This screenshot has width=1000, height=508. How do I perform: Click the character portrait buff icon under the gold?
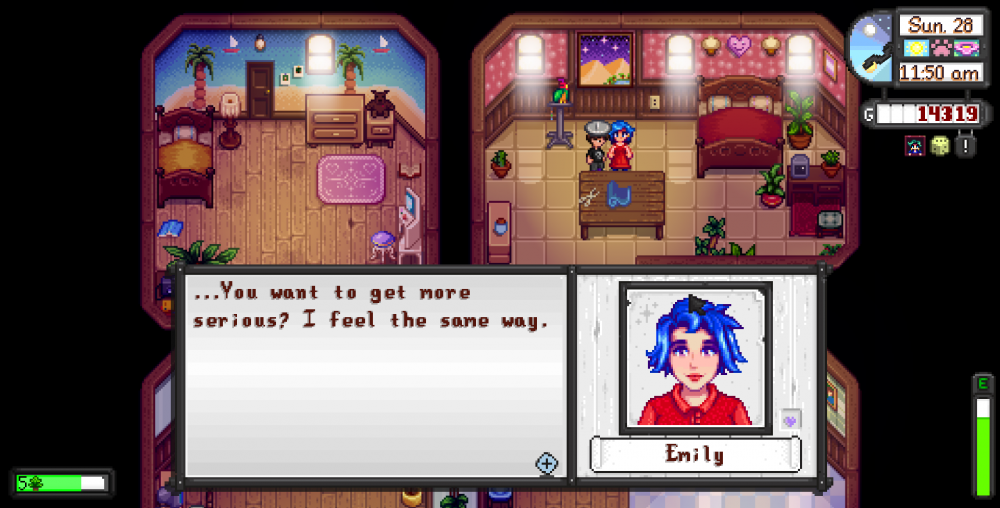point(916,146)
